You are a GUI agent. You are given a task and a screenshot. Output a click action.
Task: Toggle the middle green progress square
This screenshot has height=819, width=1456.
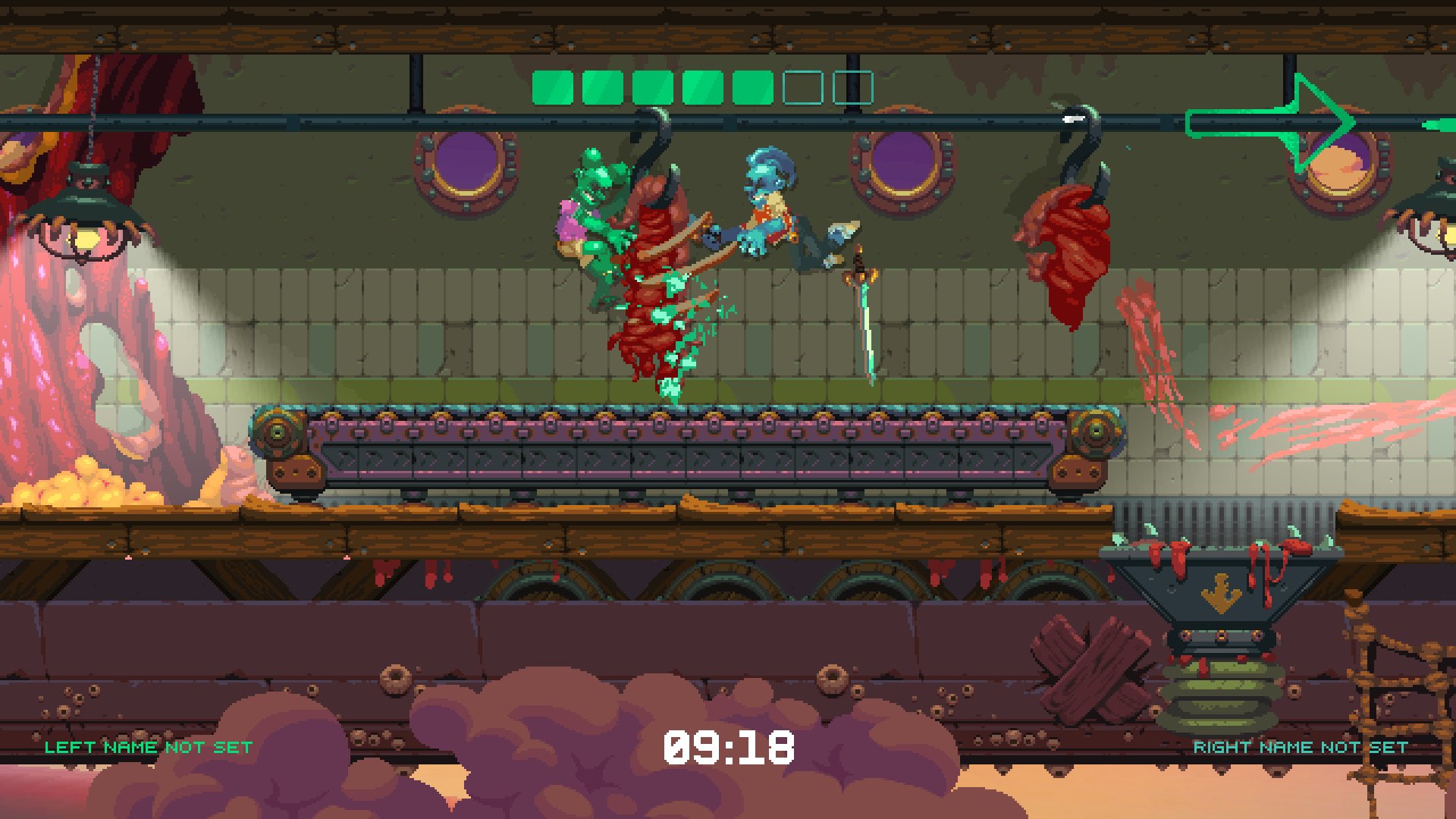(652, 86)
